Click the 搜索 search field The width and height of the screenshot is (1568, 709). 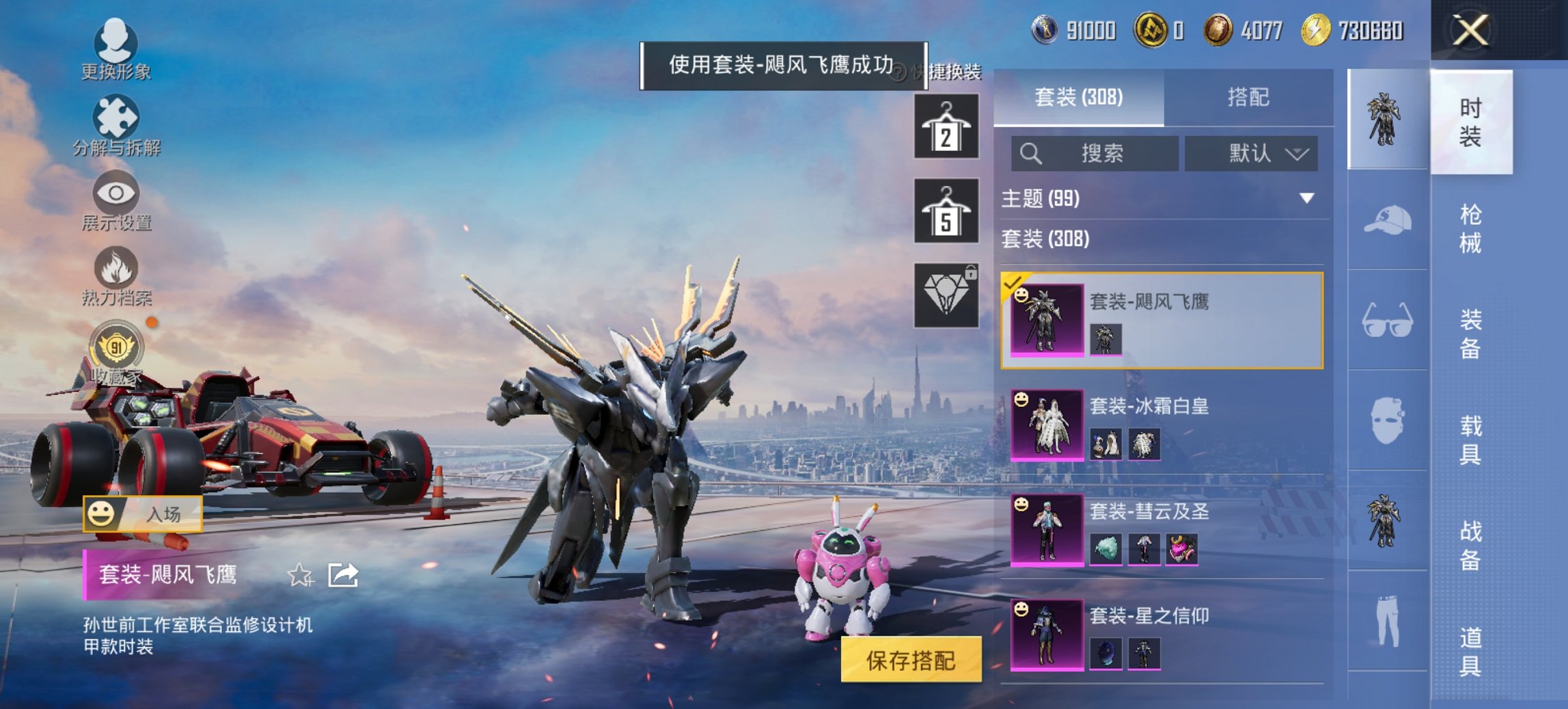tap(1093, 153)
